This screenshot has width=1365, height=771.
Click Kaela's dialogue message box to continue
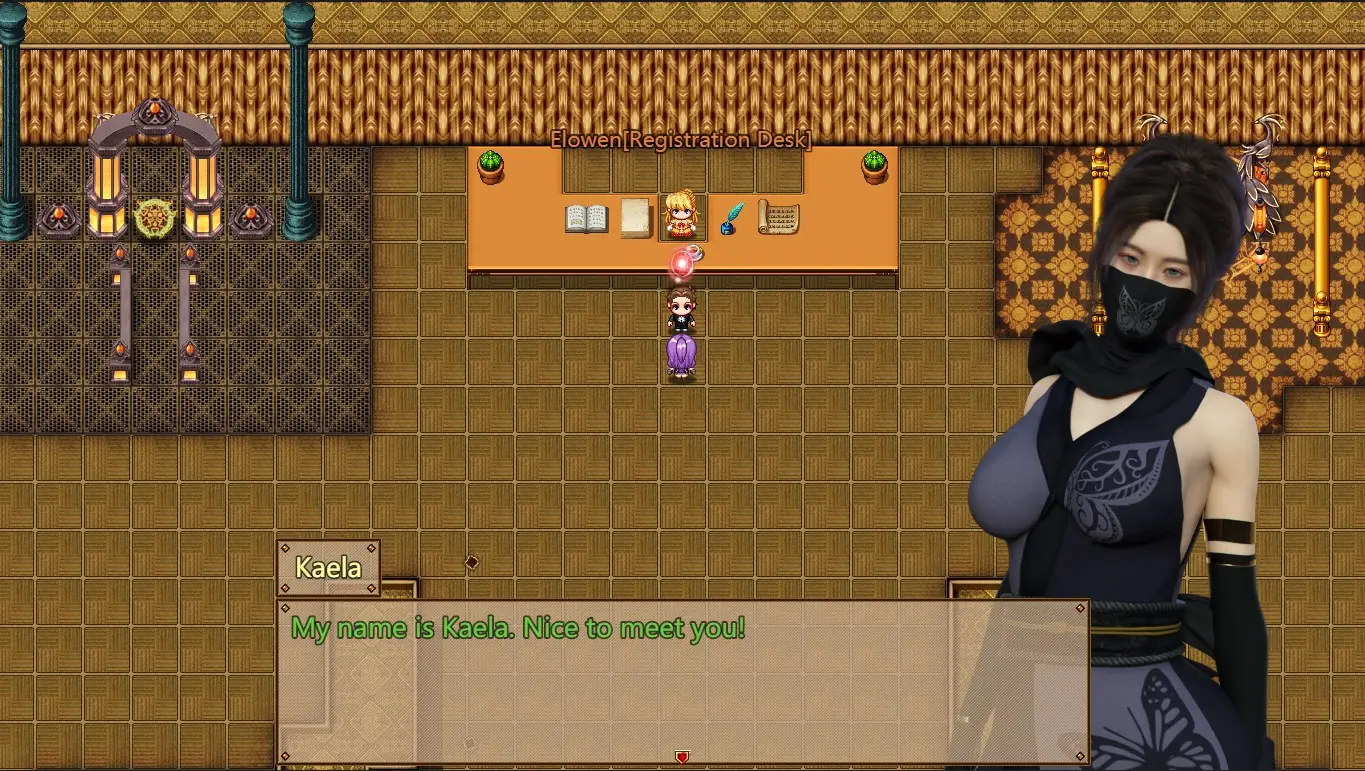point(682,680)
